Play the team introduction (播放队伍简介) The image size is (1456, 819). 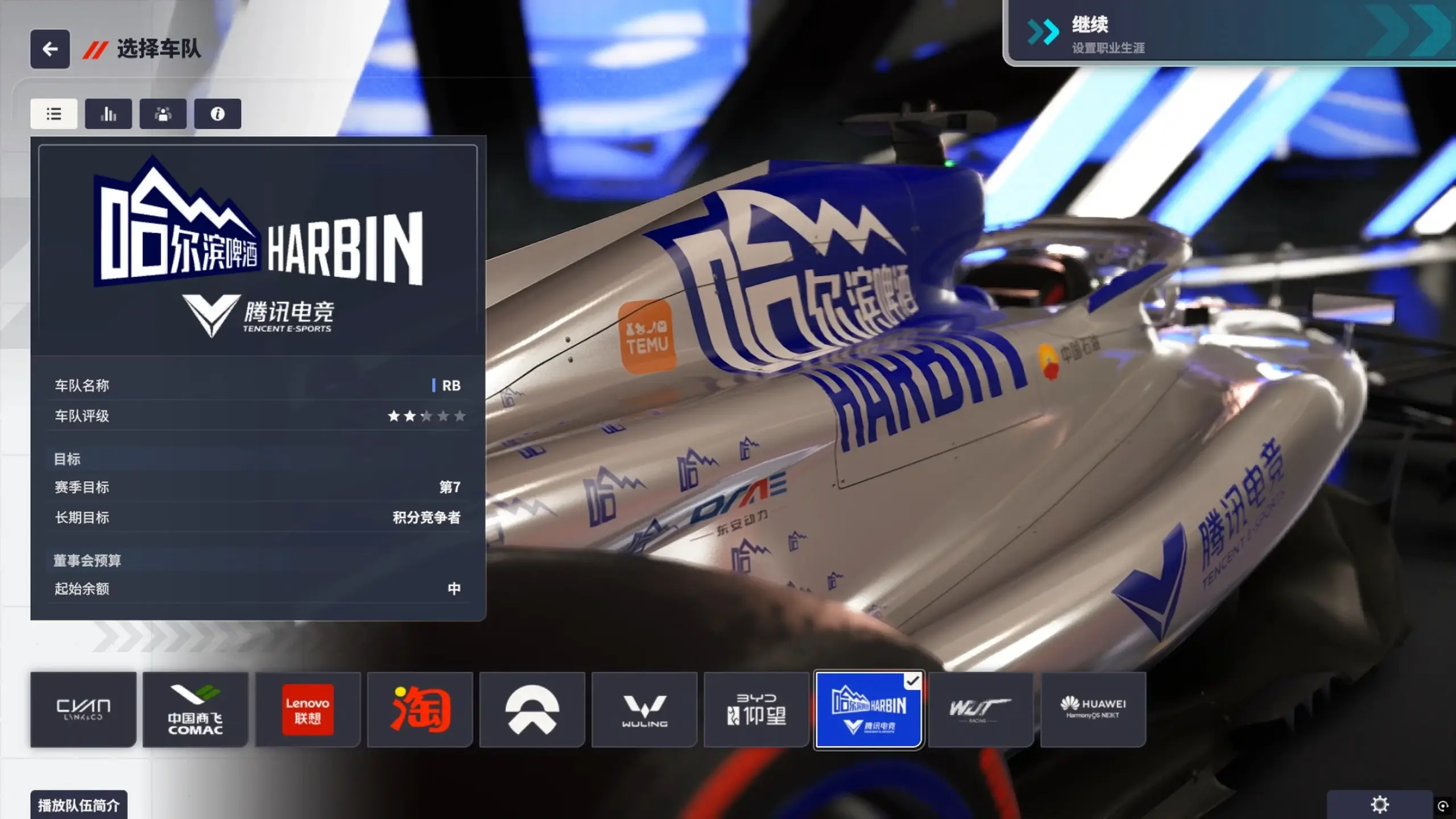(x=78, y=805)
